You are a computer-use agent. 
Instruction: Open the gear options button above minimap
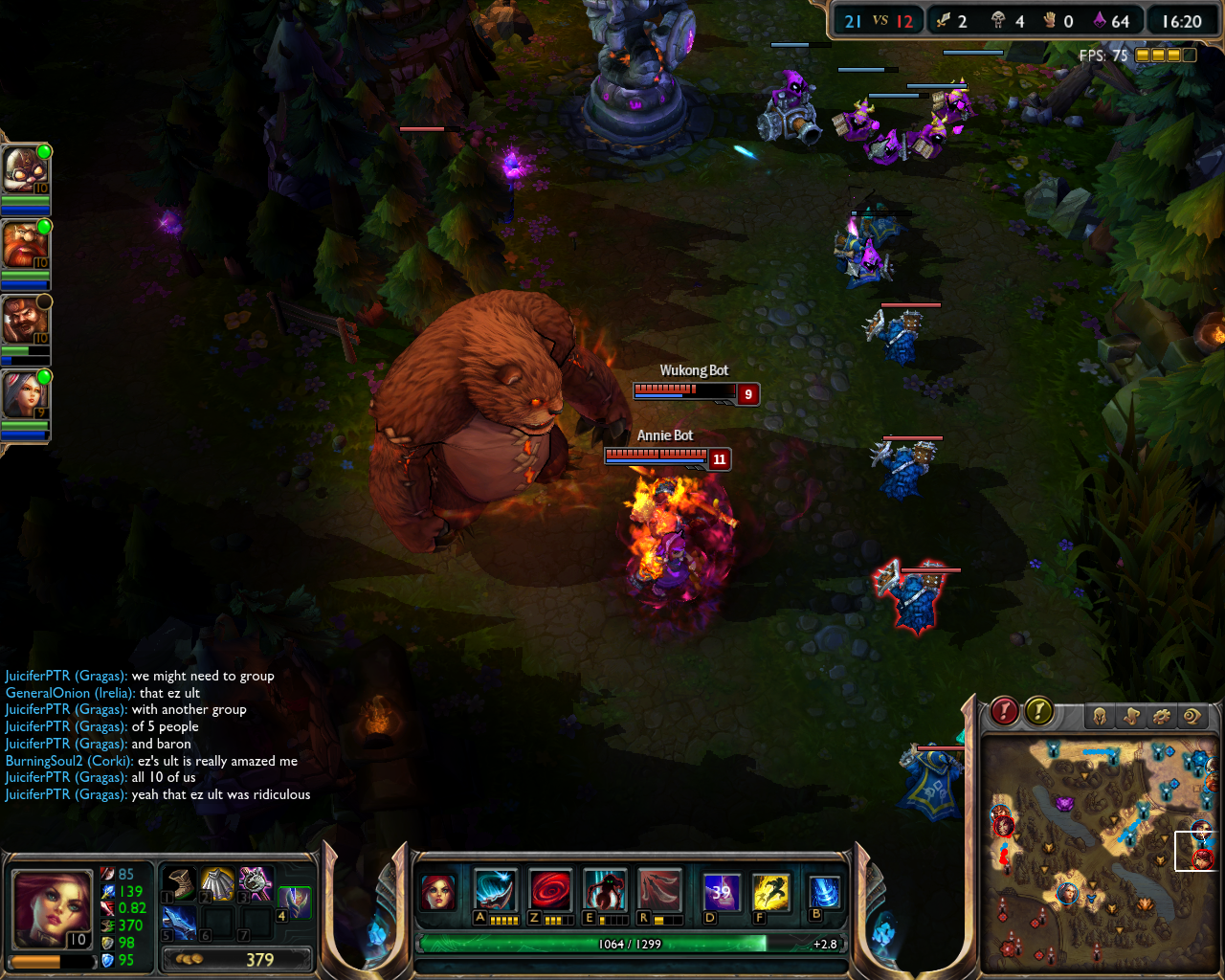coord(1162,716)
